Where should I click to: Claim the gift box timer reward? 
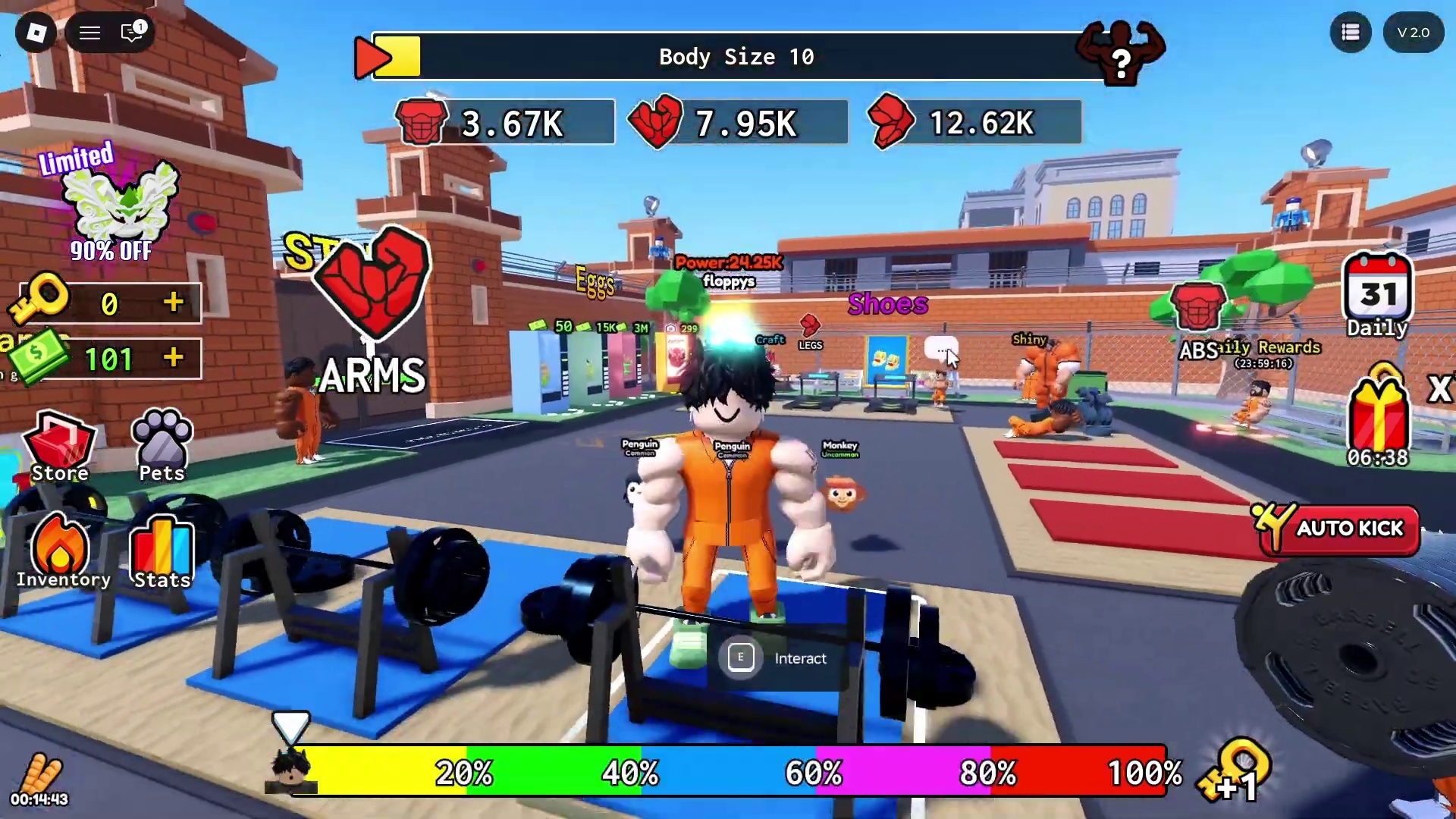pos(1378,419)
